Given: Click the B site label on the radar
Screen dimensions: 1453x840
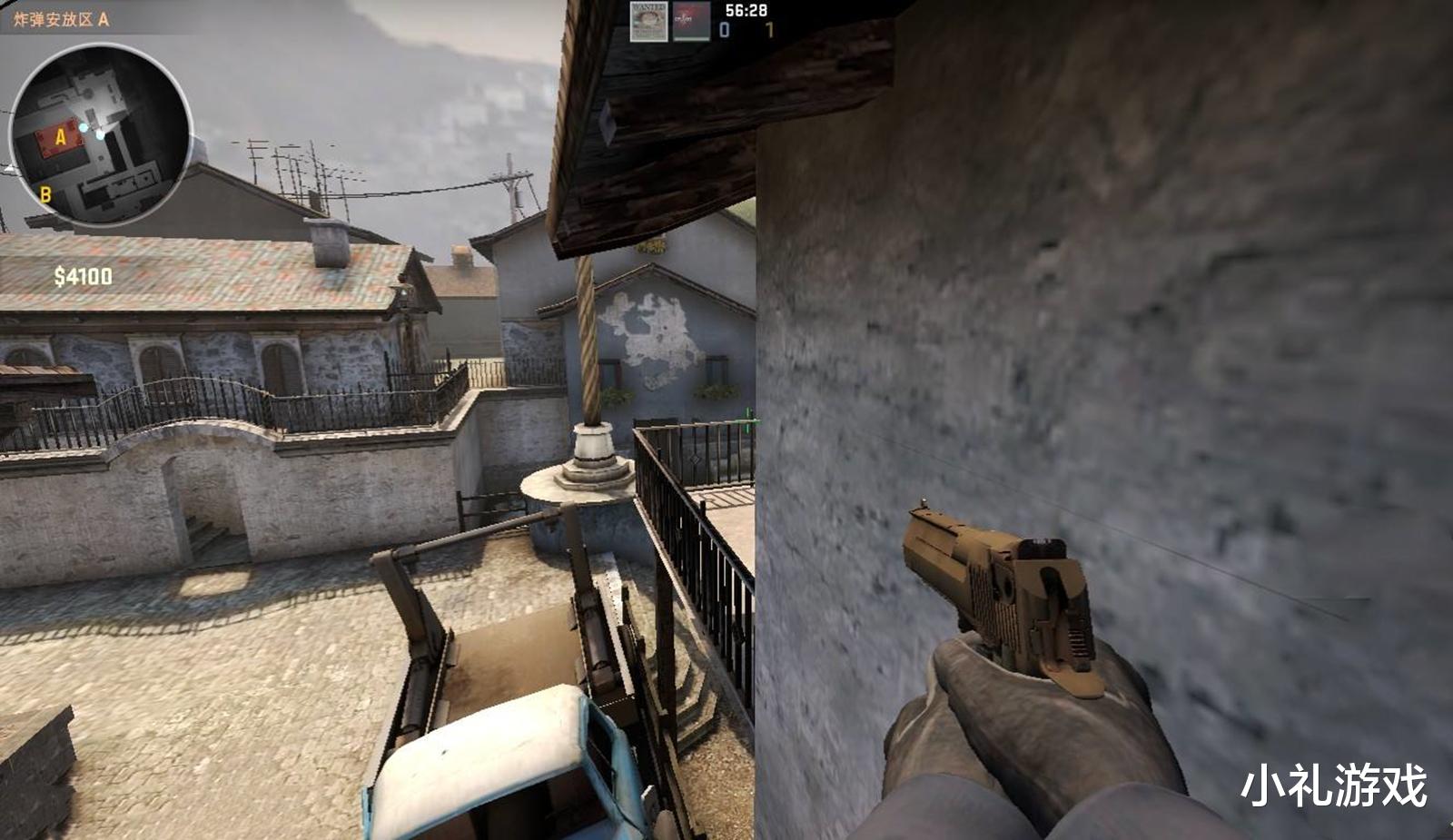Looking at the screenshot, I should [46, 194].
